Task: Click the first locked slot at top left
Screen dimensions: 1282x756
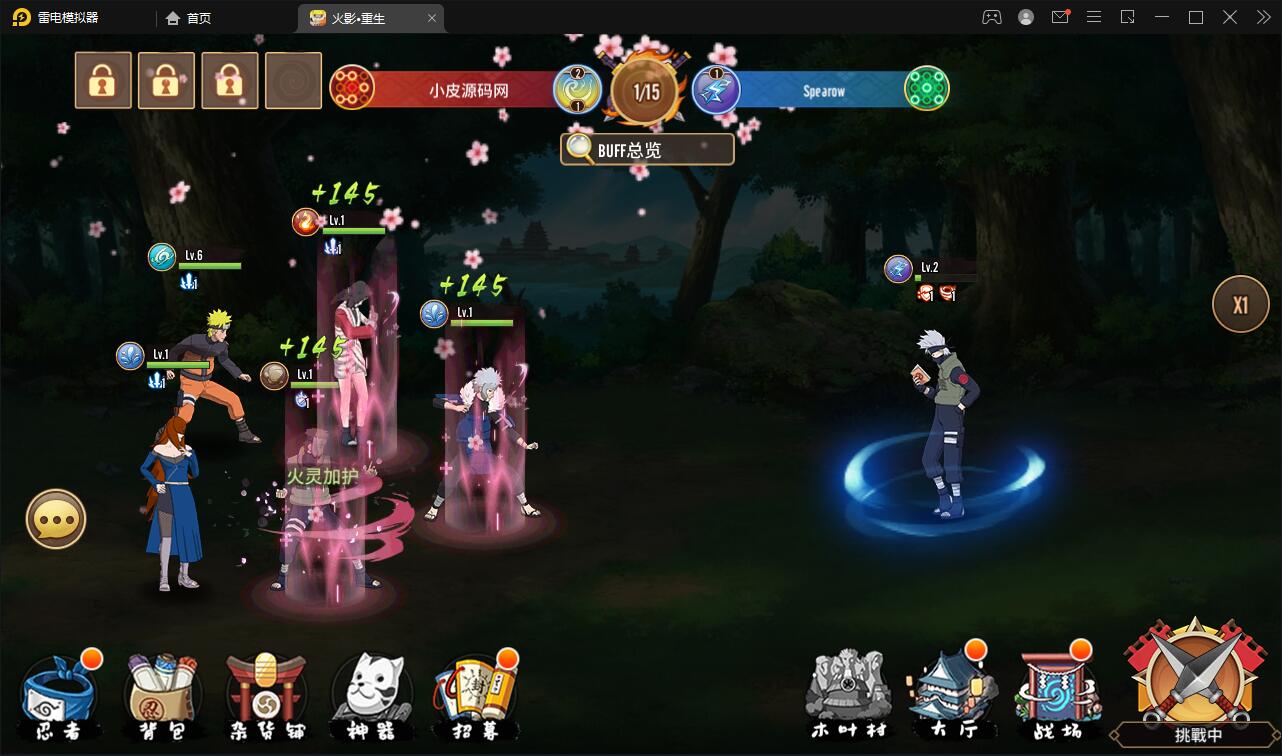Action: coord(103,80)
